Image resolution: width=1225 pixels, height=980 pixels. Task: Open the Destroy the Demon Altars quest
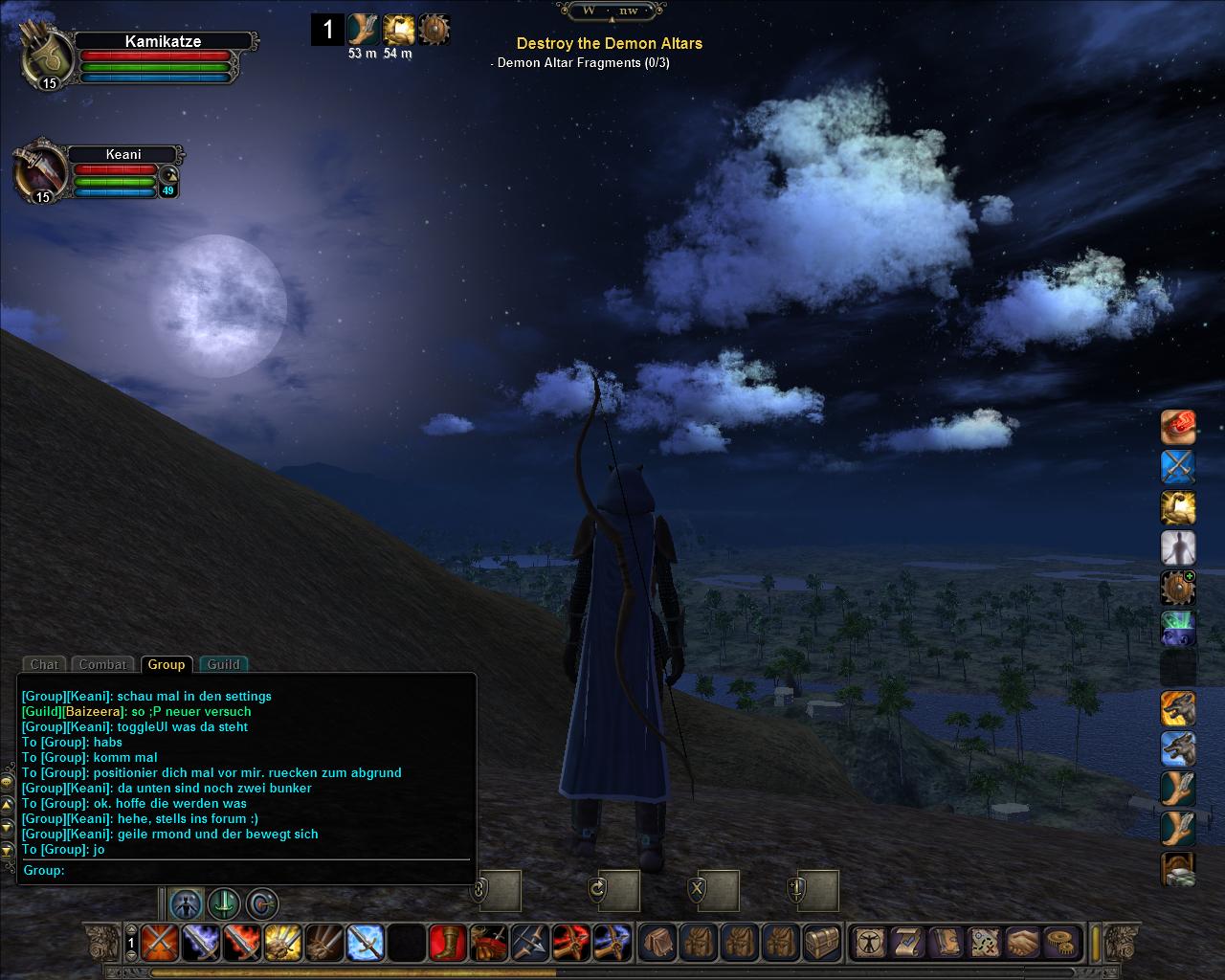click(x=609, y=43)
